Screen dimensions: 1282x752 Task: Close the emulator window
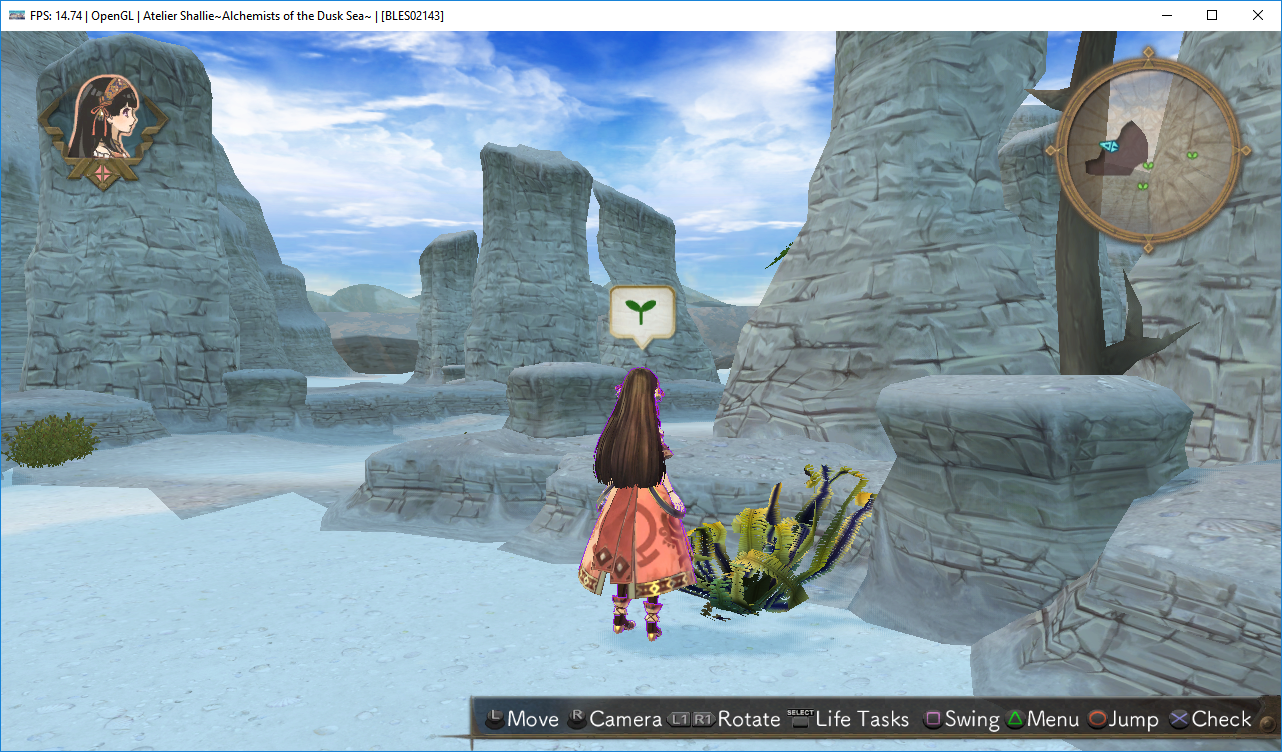(x=1257, y=15)
